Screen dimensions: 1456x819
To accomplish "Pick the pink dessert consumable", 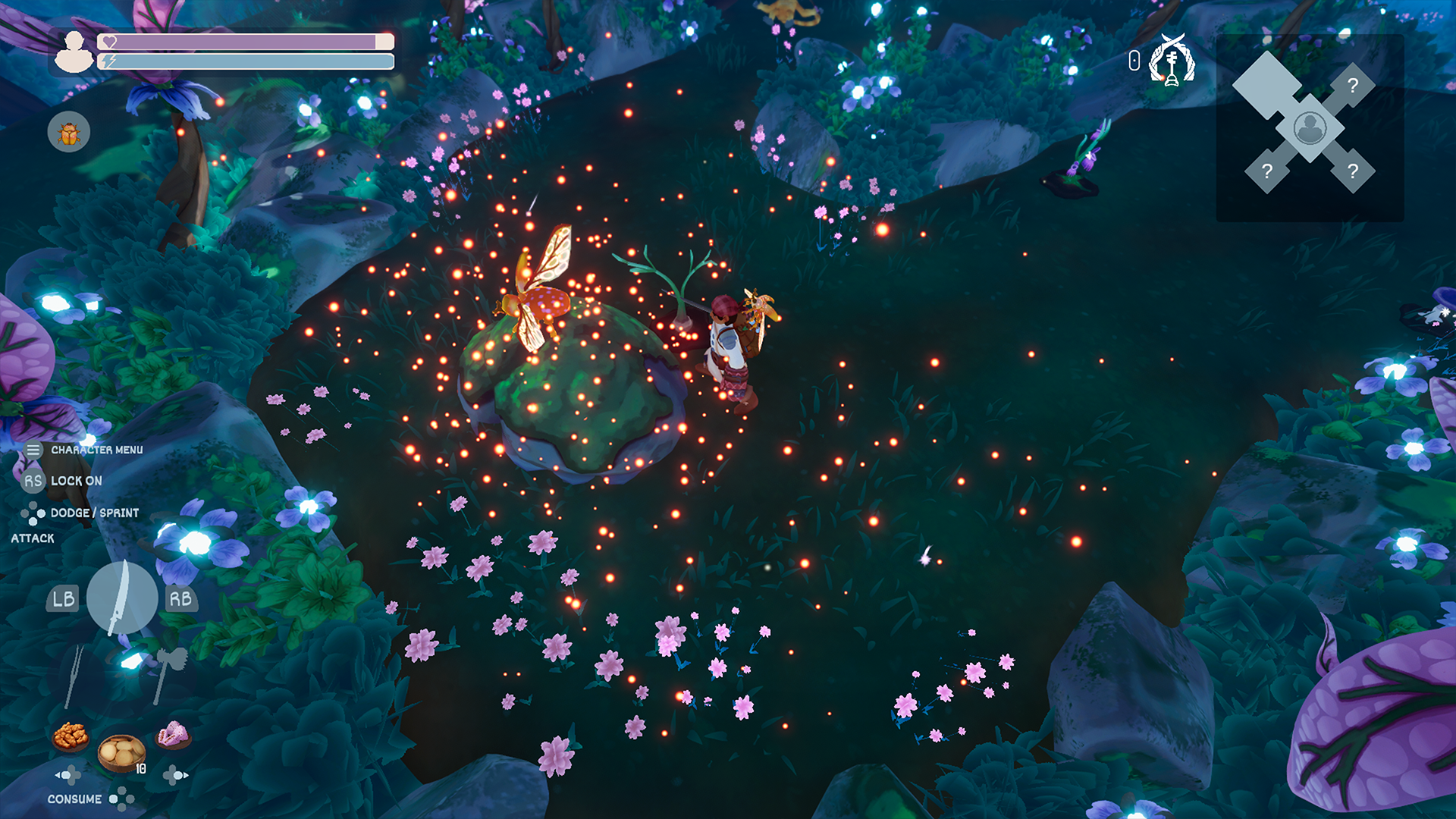I will pos(174,734).
